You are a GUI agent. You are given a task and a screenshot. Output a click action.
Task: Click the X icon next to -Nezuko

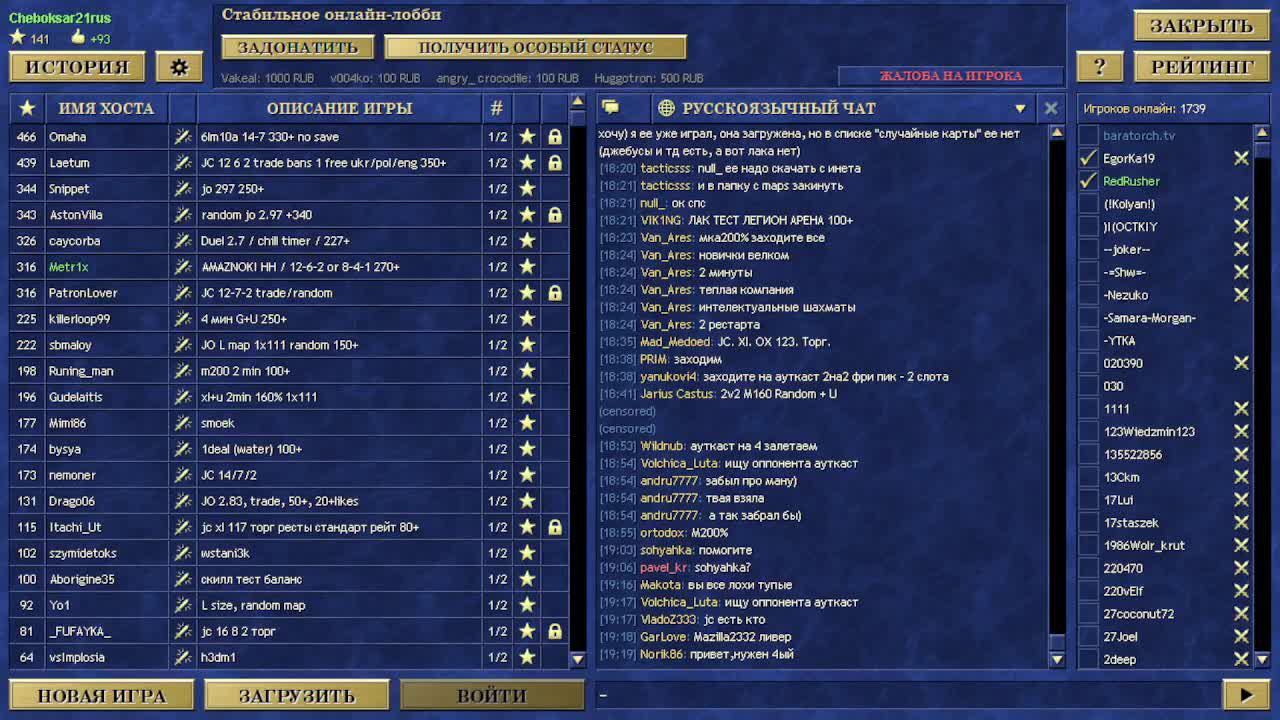[1240, 294]
